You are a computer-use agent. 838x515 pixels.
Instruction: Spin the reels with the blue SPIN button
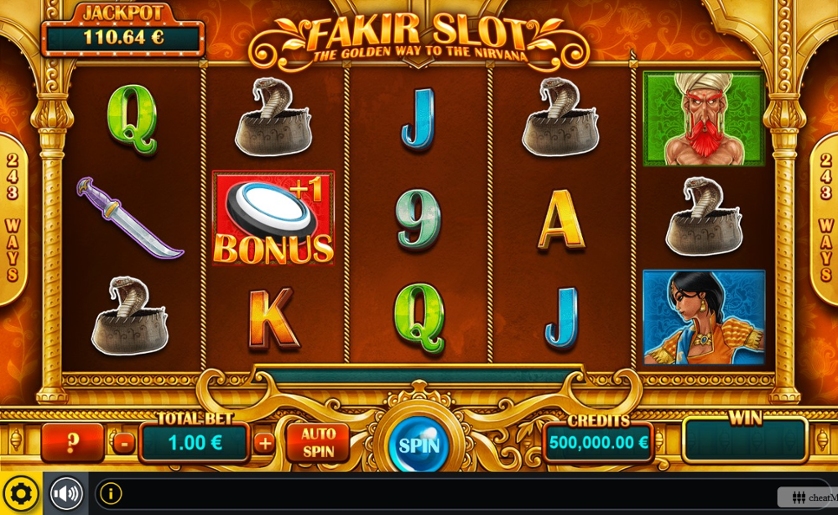pyautogui.click(x=419, y=445)
